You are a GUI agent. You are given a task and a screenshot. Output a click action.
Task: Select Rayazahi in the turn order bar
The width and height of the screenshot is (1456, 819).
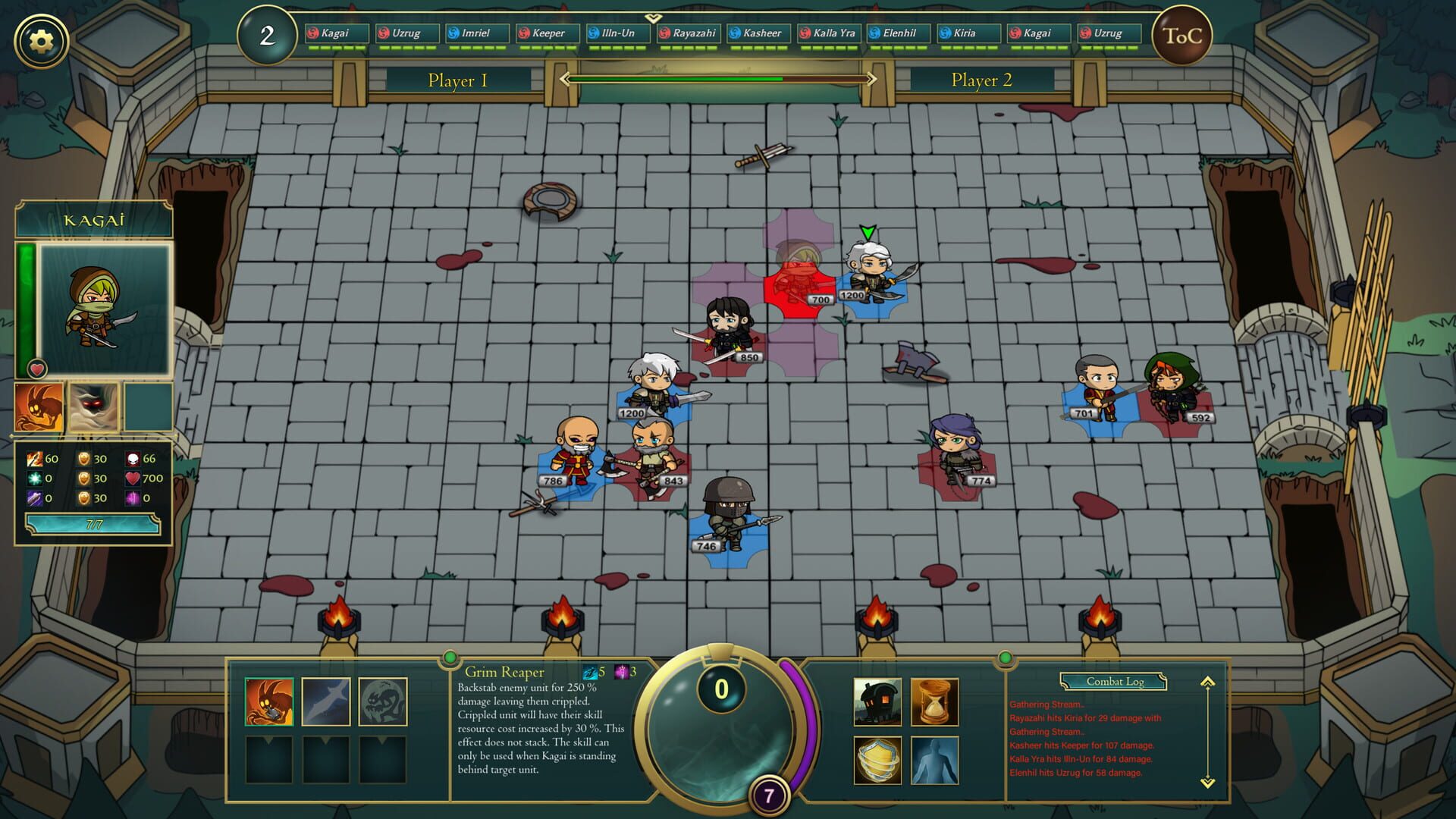pyautogui.click(x=689, y=33)
